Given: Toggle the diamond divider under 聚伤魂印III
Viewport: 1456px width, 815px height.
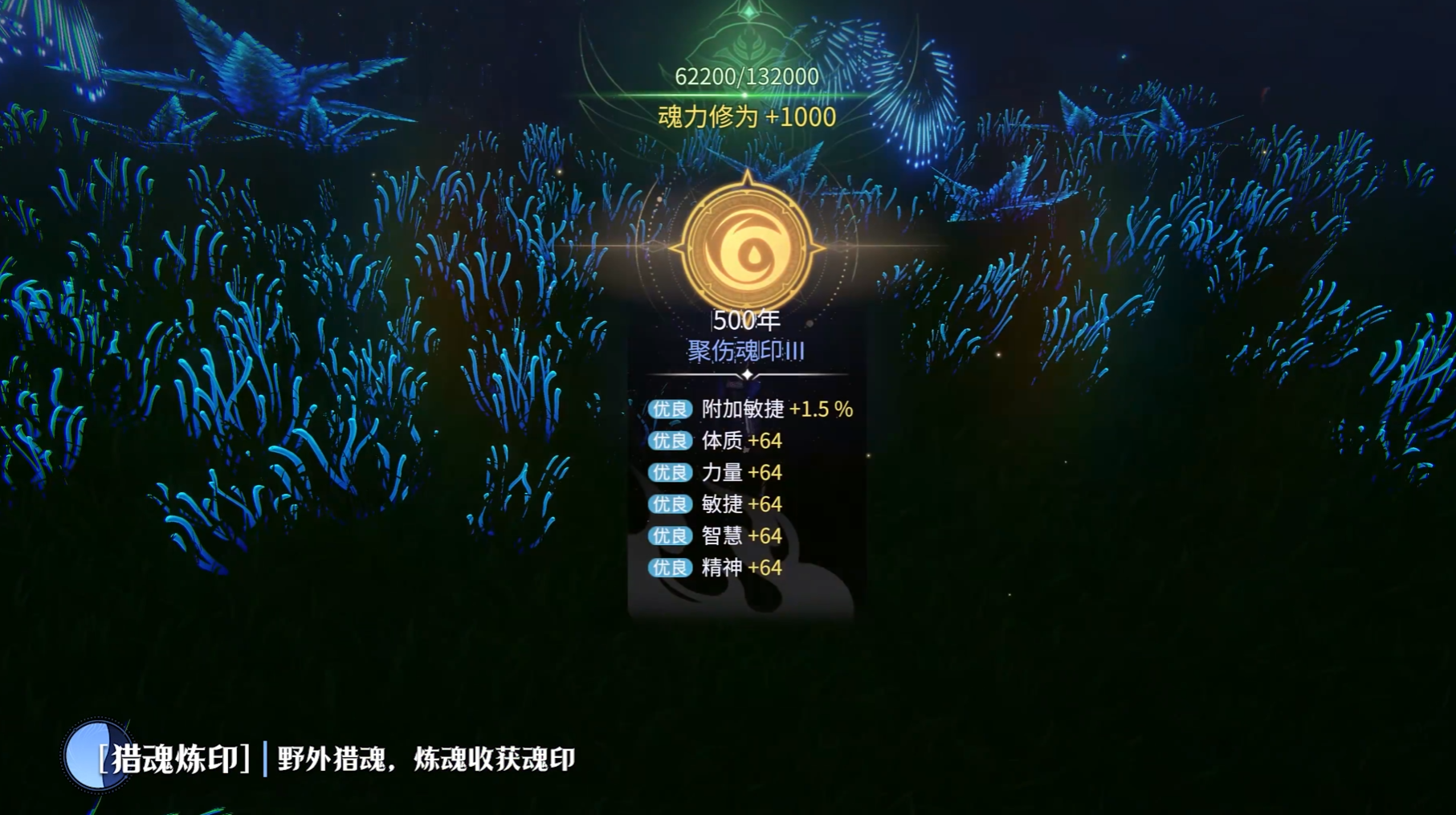Looking at the screenshot, I should pyautogui.click(x=748, y=373).
